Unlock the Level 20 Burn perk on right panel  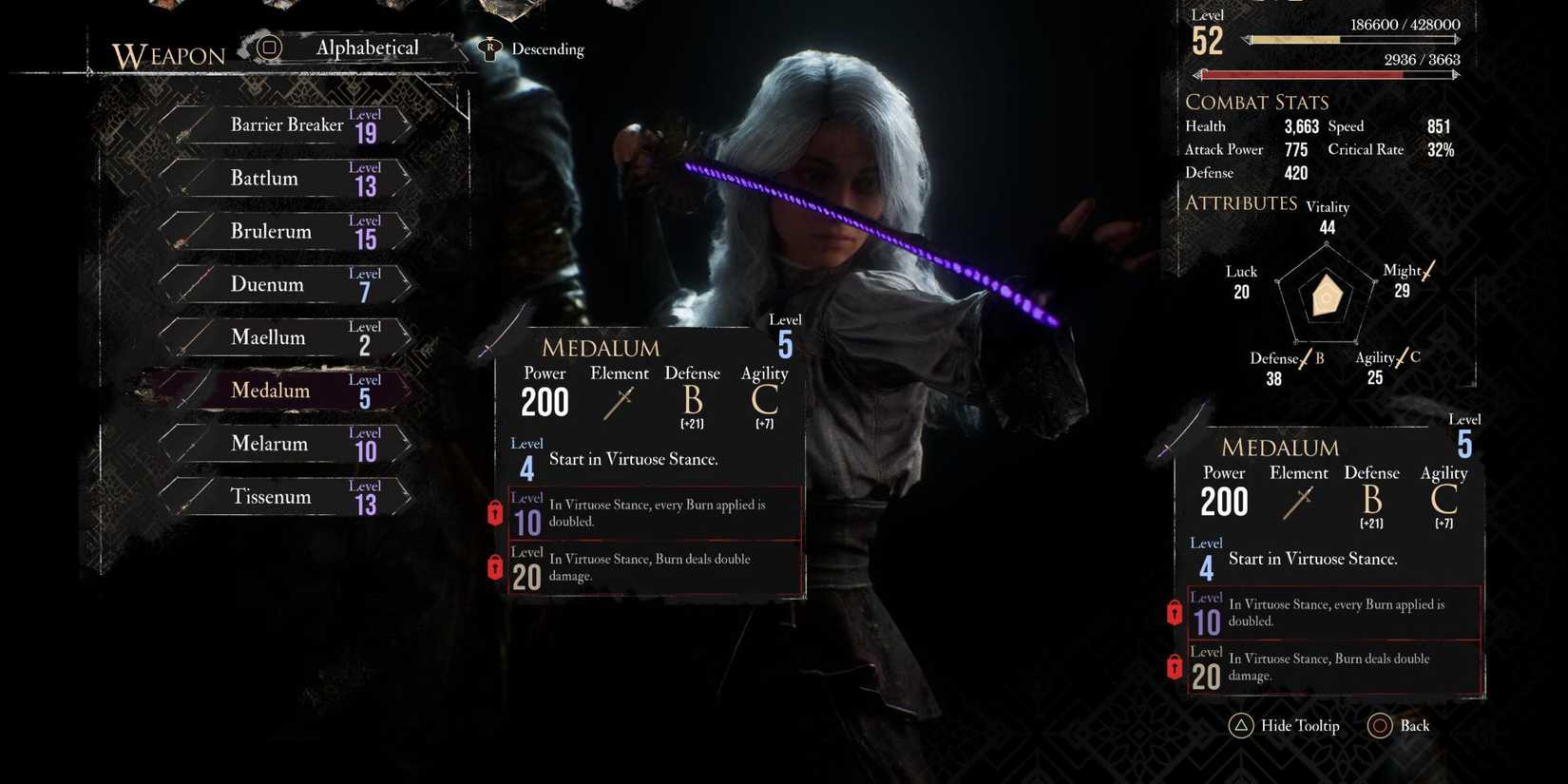click(1174, 667)
